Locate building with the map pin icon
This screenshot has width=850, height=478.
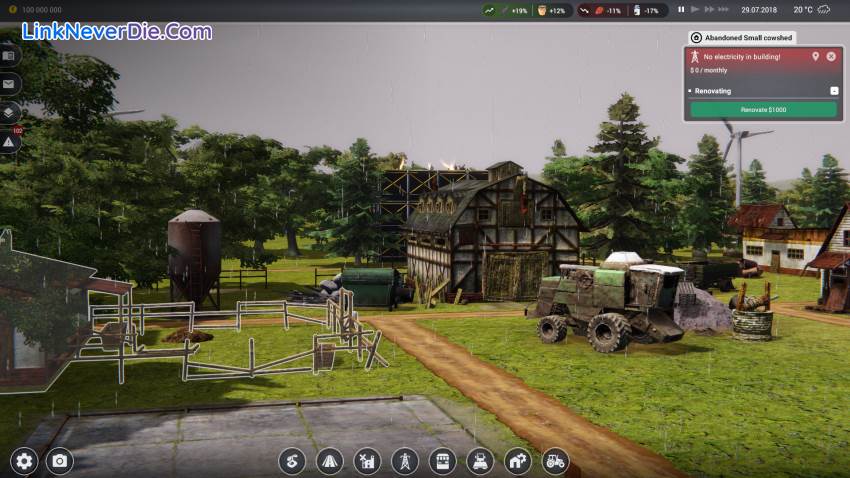815,56
